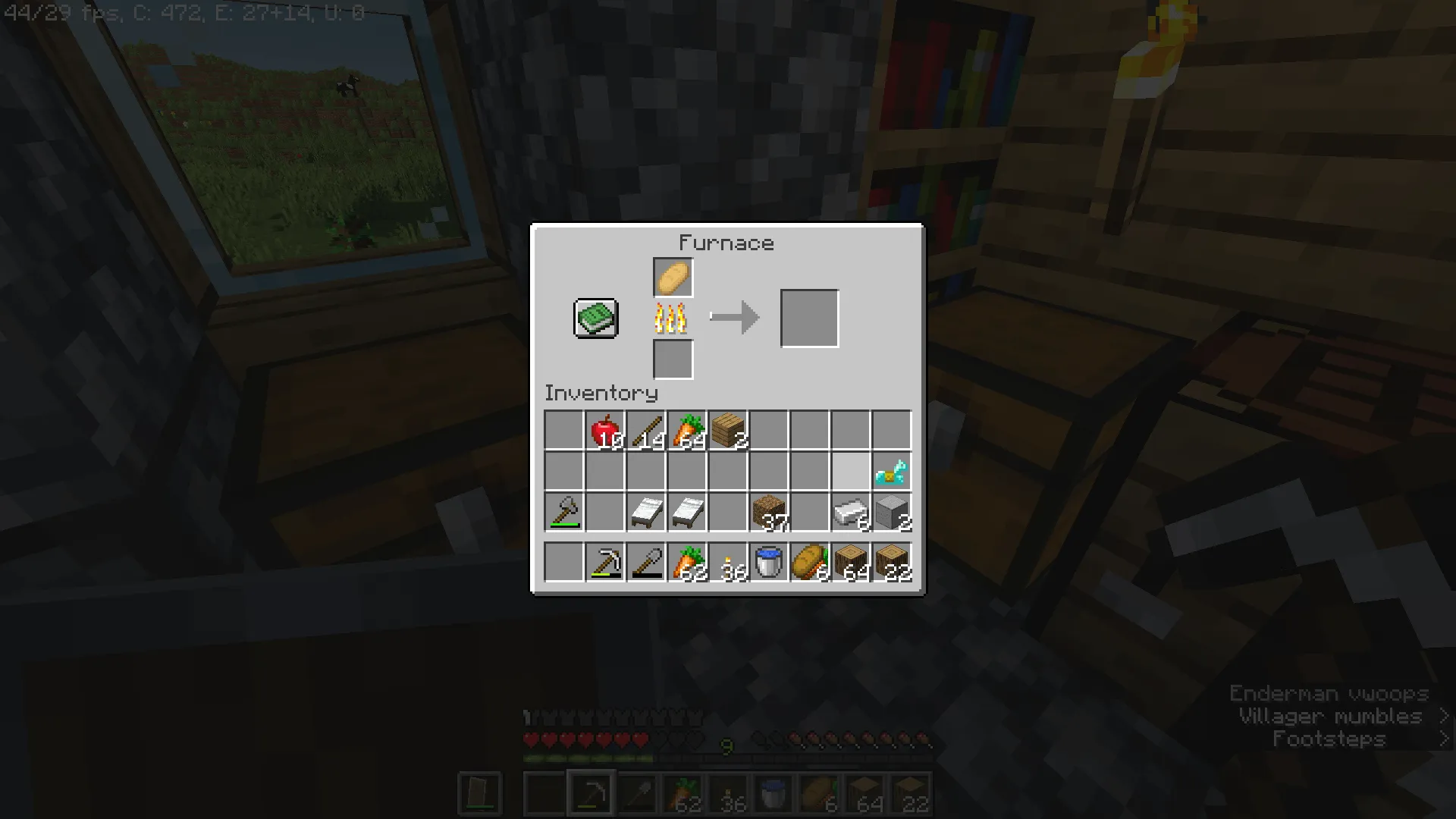This screenshot has width=1456, height=819.
Task: Grab a white bed from the inventory
Action: (x=646, y=512)
